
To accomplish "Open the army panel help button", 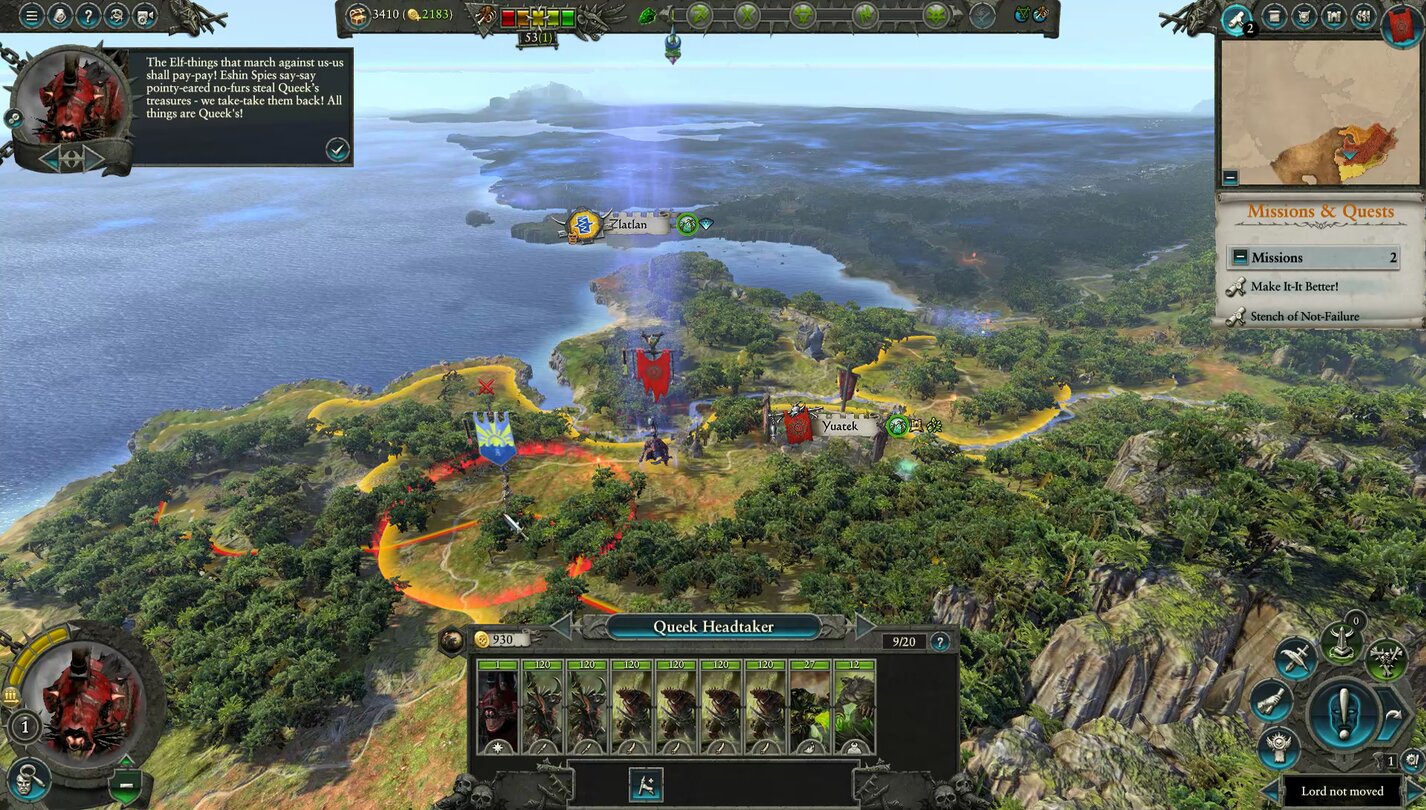I will (x=939, y=641).
